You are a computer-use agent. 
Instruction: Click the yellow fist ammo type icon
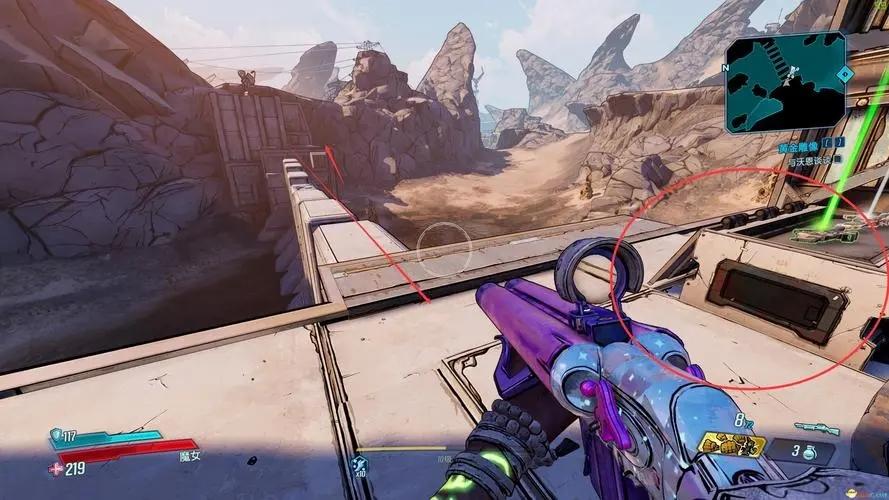tap(731, 445)
